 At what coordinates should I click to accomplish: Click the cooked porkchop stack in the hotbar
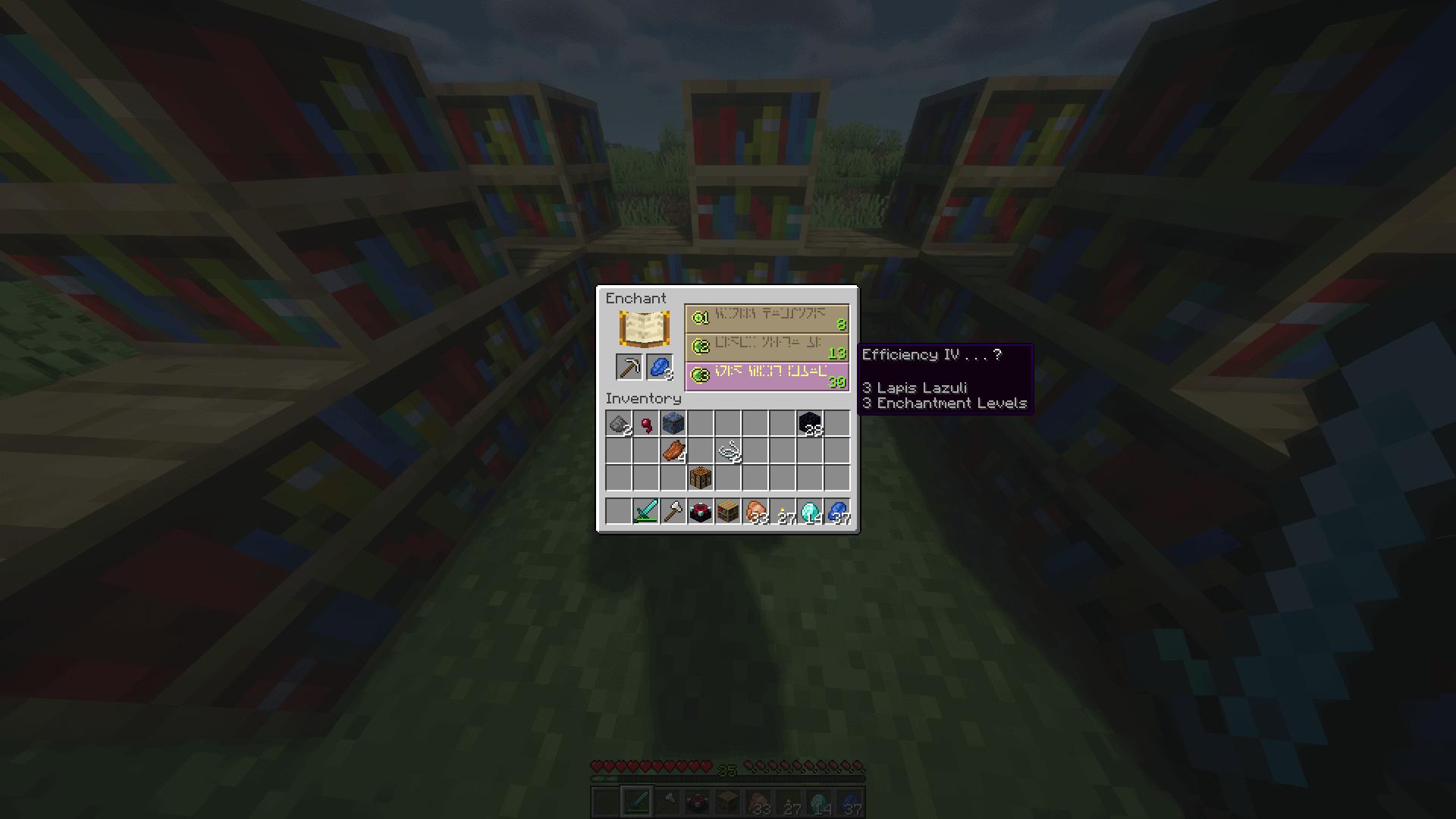pyautogui.click(x=756, y=511)
